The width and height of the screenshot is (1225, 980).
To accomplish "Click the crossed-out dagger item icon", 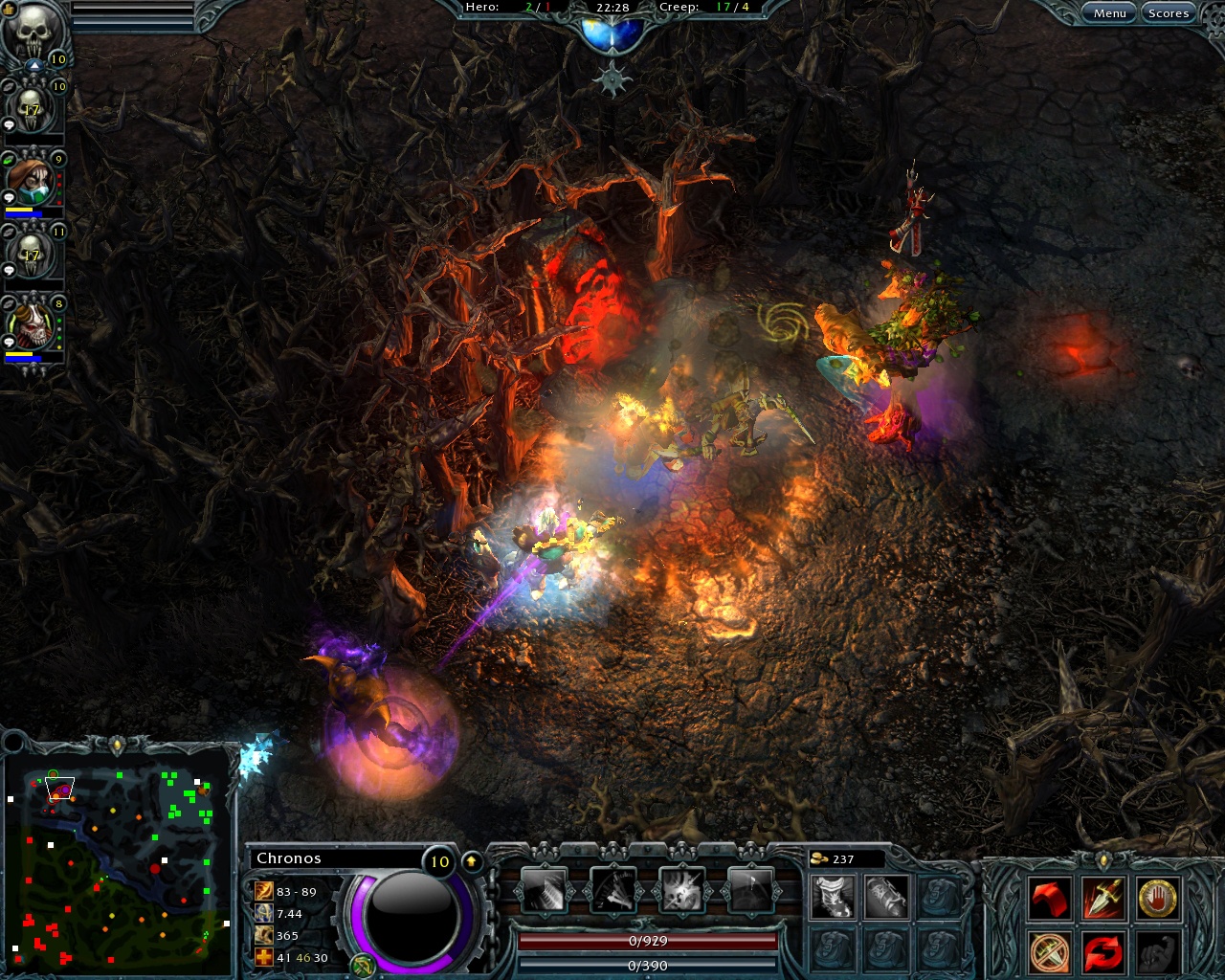I will 1049,953.
